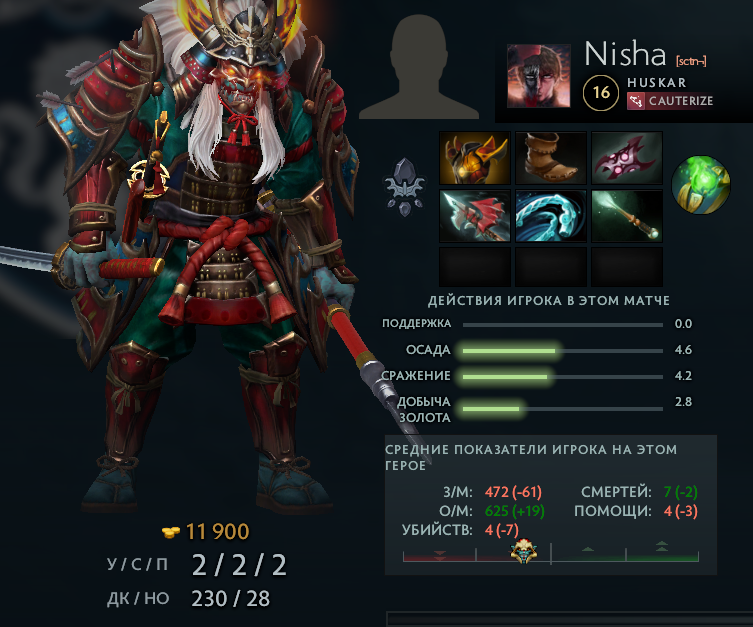Viewport: 753px width, 627px height.
Task: Open Nisha's player avatar
Action: (x=539, y=75)
